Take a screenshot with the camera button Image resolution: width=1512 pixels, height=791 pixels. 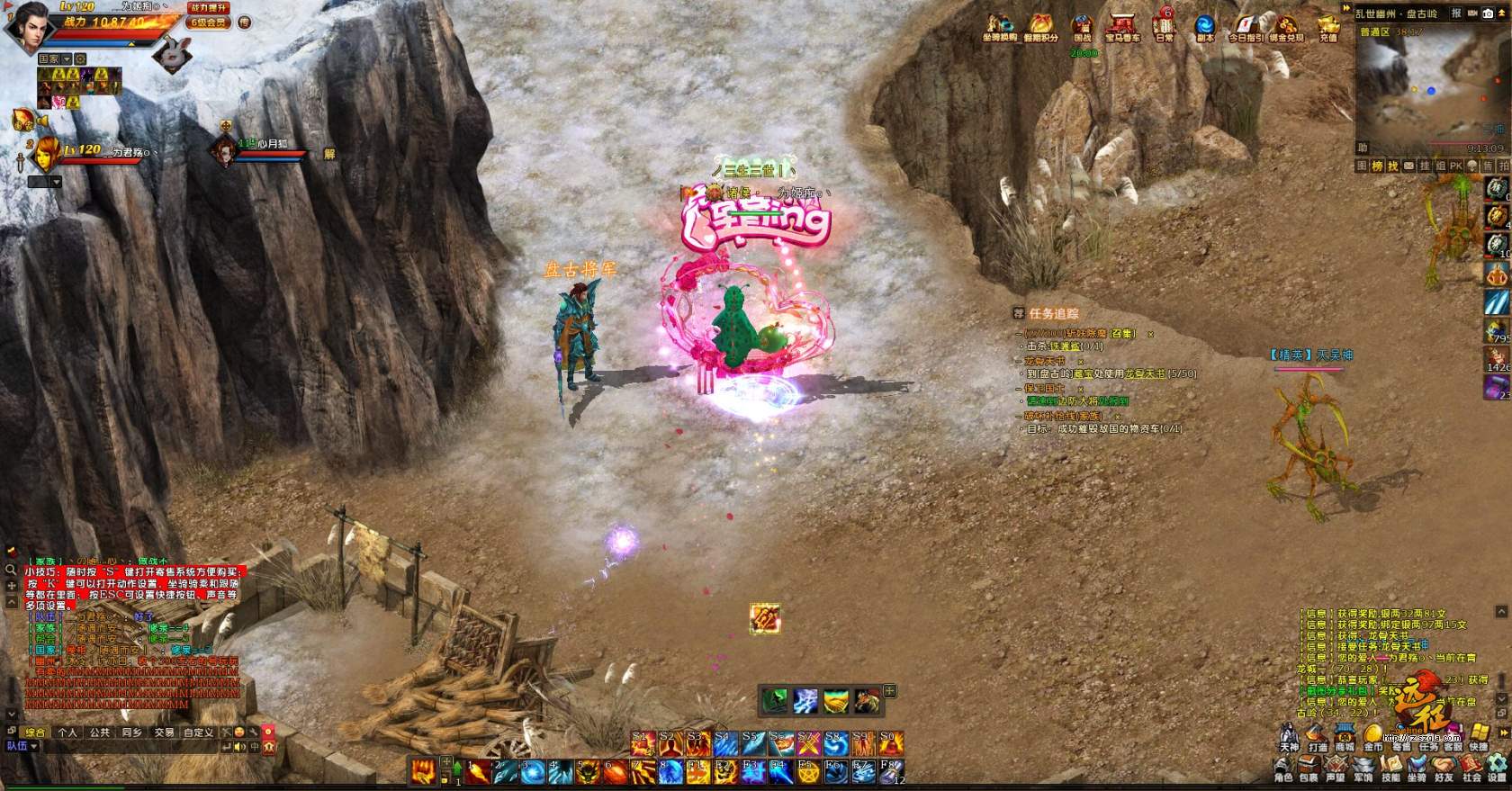1488,13
